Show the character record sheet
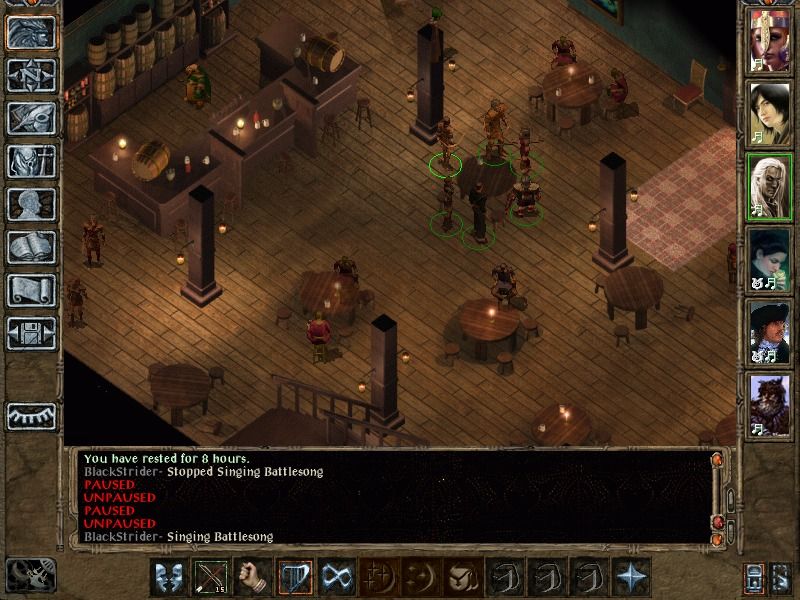Viewport: 800px width, 600px height. [x=32, y=204]
